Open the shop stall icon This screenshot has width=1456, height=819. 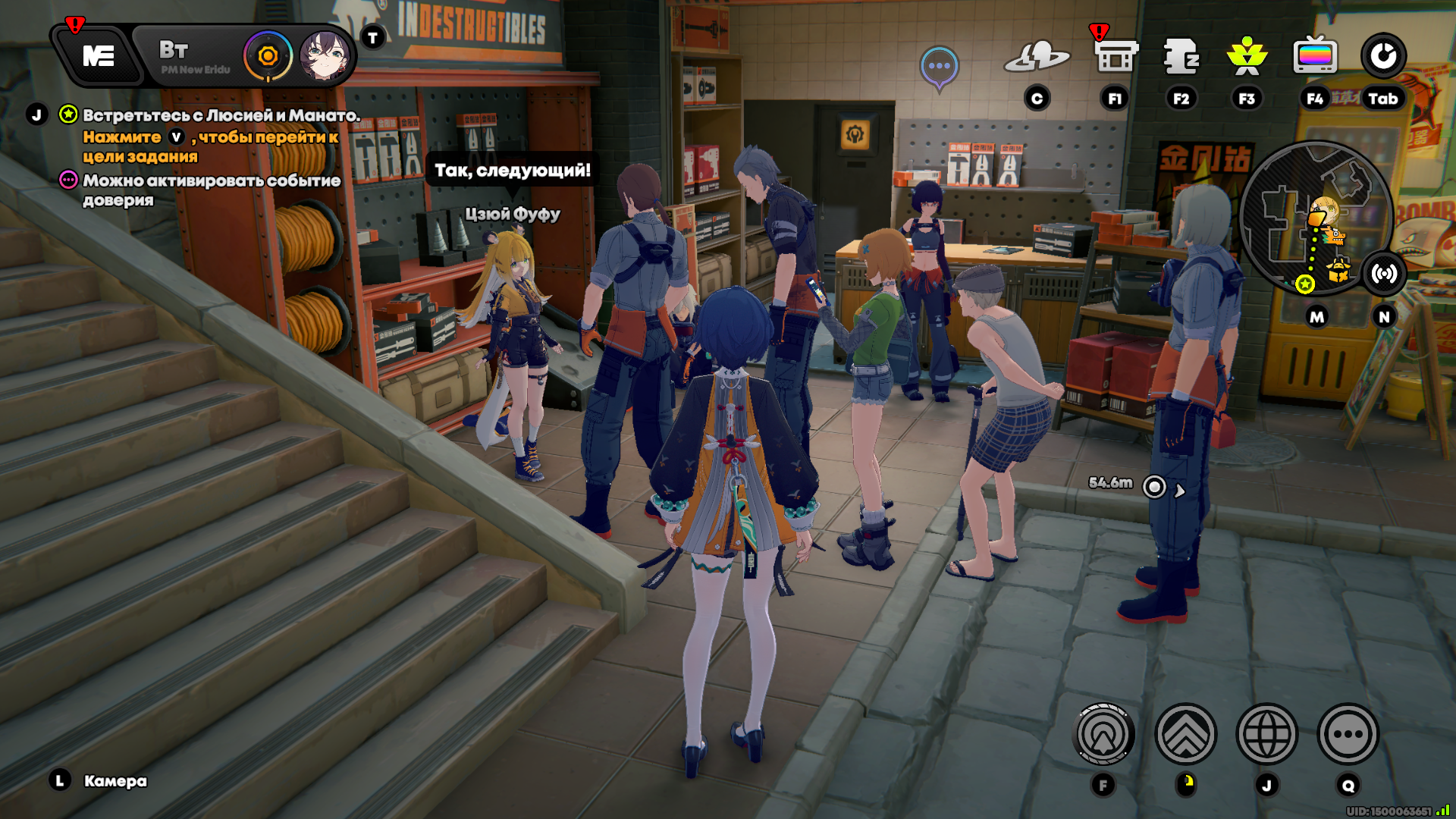1116,56
